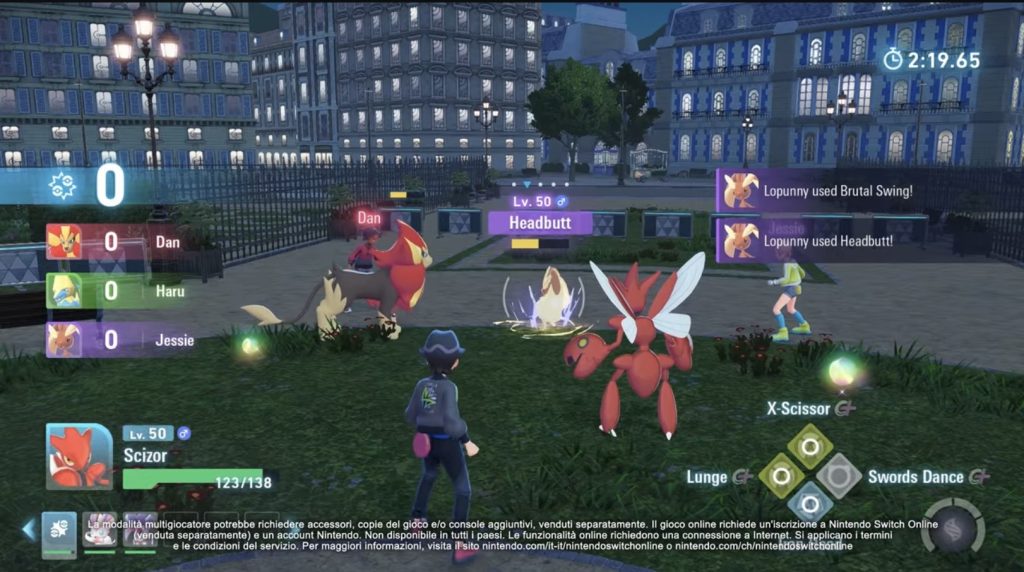Trigger the blue bottom move diamond
This screenshot has width=1024, height=572.
point(810,504)
